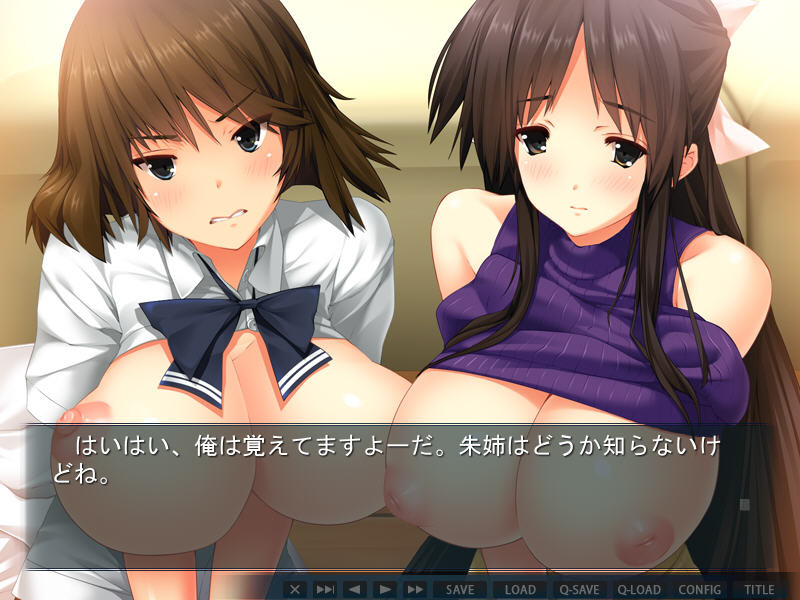This screenshot has height=600, width=800.
Task: Start auto-play with the single right arrow
Action: [384, 590]
